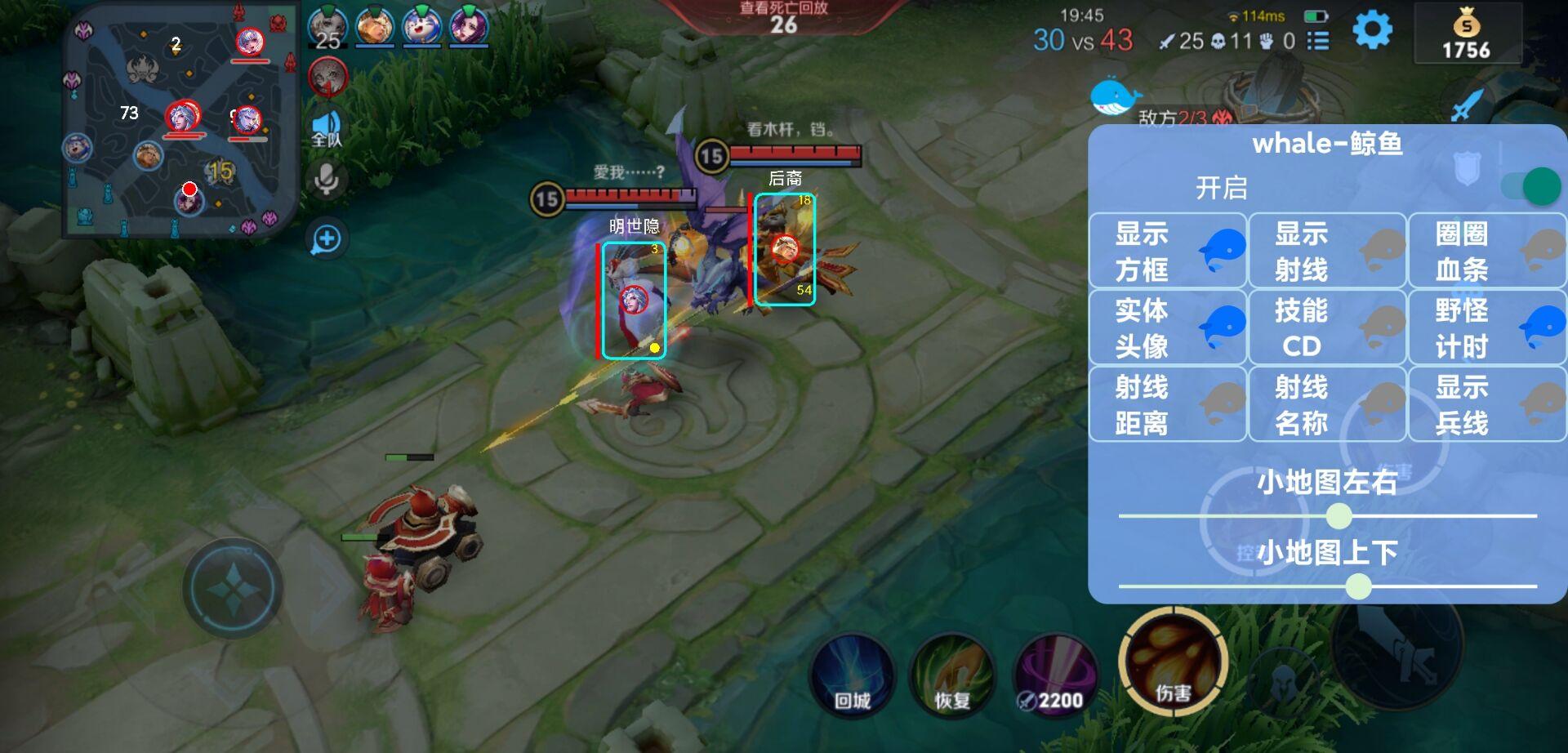The image size is (1568, 753).
Task: Mute the voice chat microphone
Action: (x=326, y=176)
